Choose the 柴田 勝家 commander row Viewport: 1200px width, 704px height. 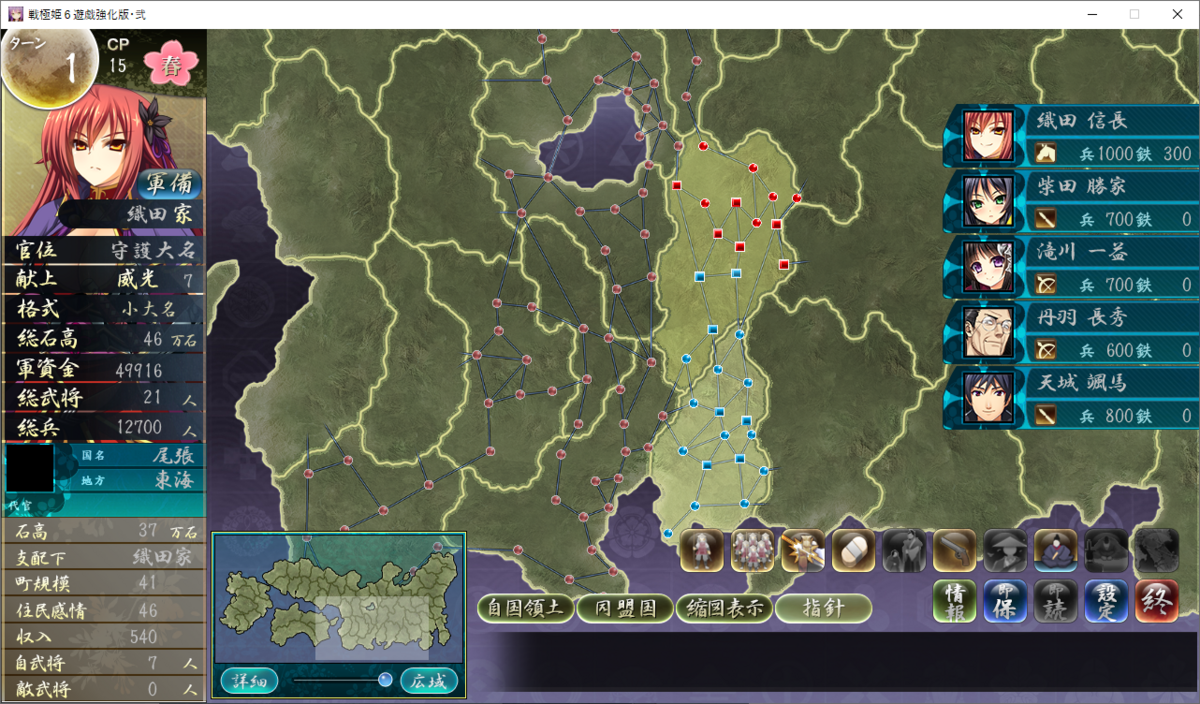tap(1070, 201)
